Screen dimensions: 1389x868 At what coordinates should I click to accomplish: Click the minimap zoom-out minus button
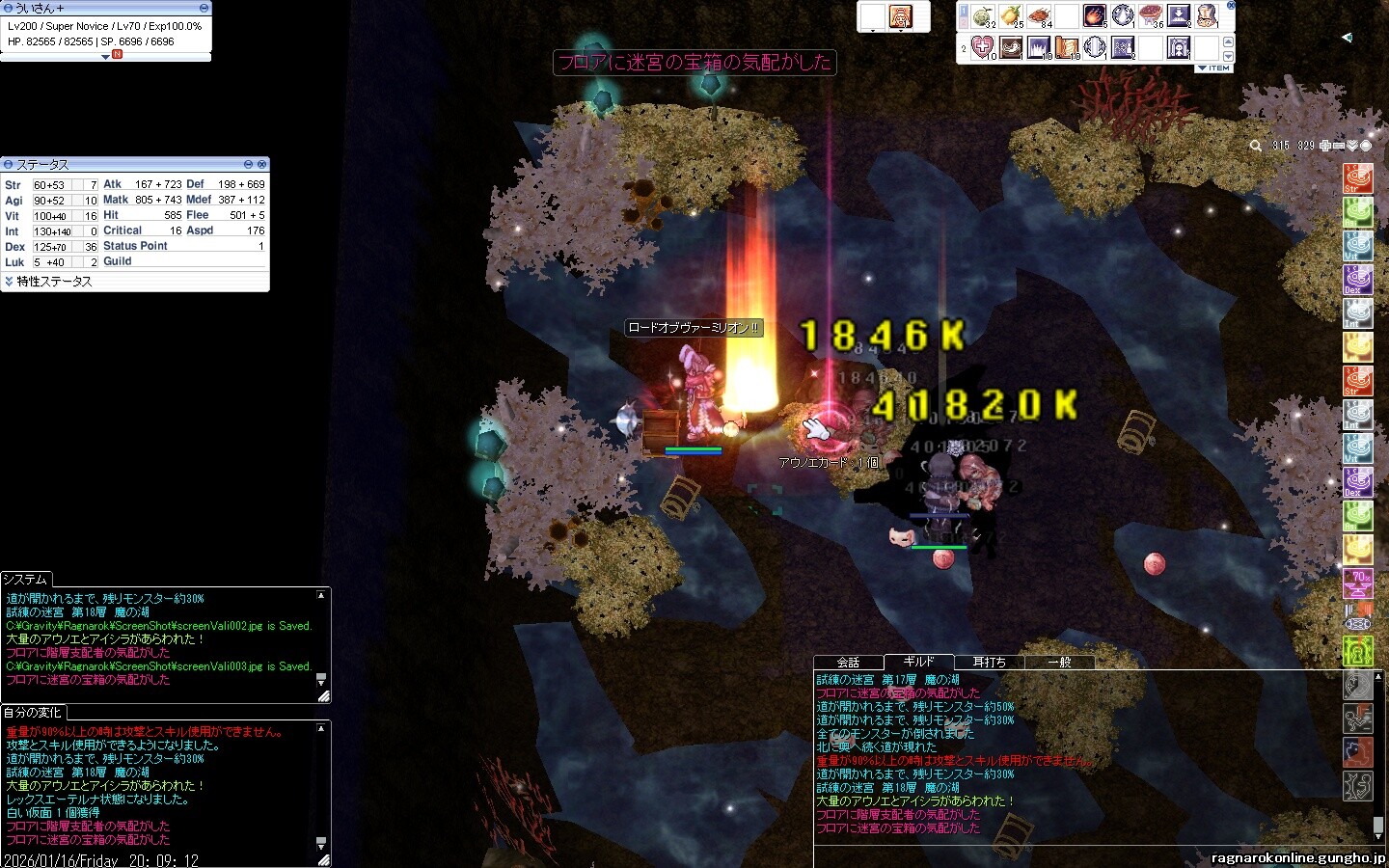(1339, 146)
